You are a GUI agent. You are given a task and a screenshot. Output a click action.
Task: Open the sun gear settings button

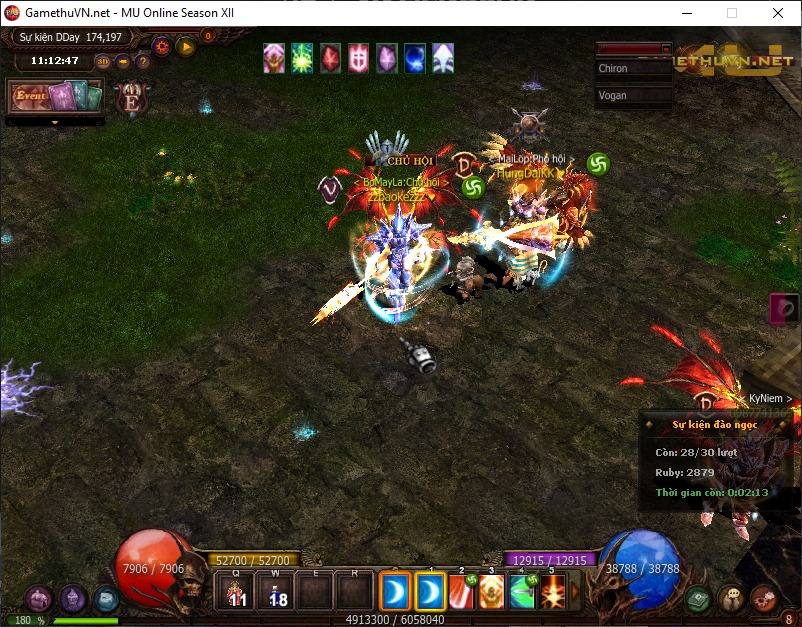click(161, 45)
